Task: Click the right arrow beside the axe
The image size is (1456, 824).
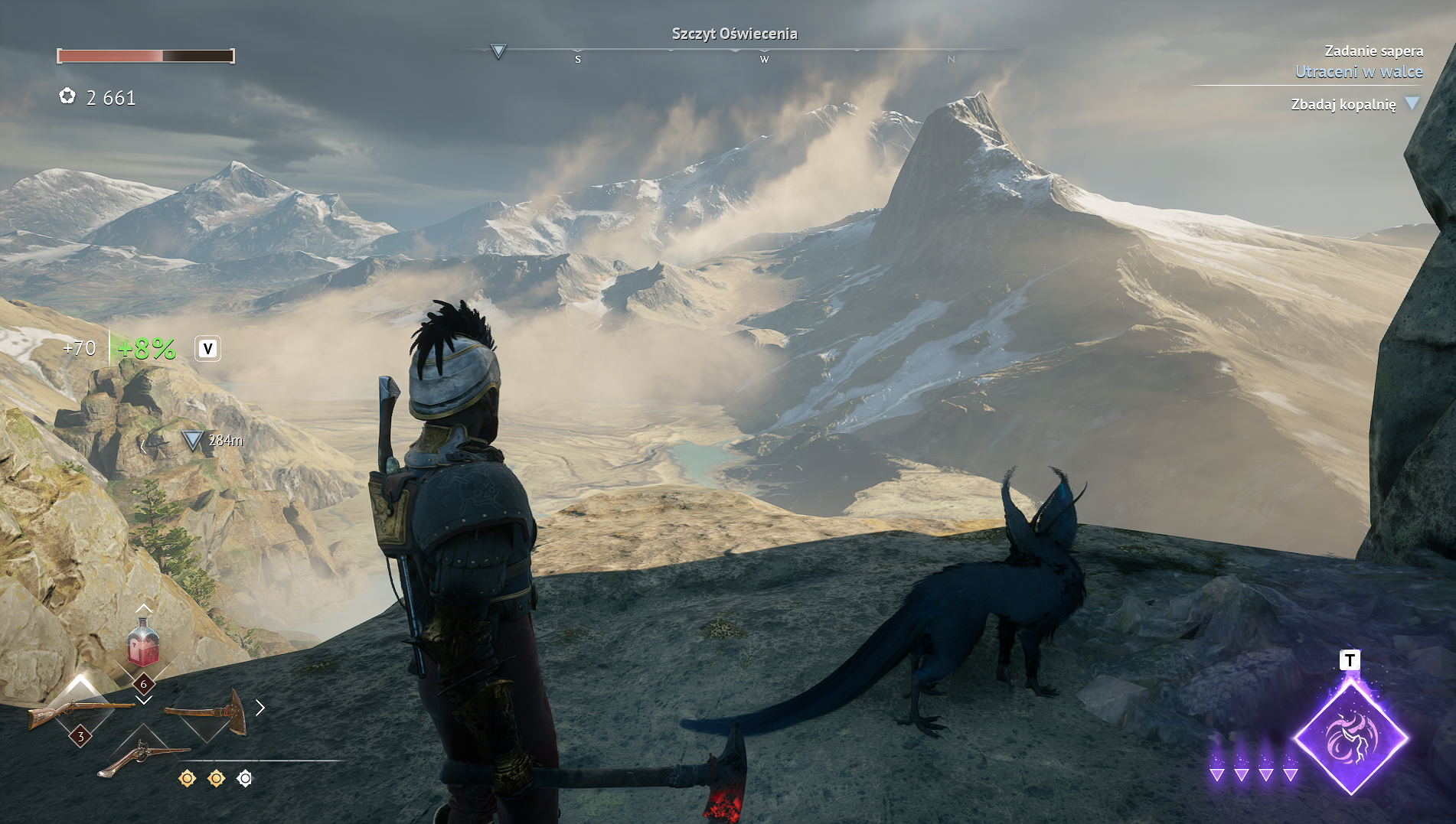Action: point(260,708)
